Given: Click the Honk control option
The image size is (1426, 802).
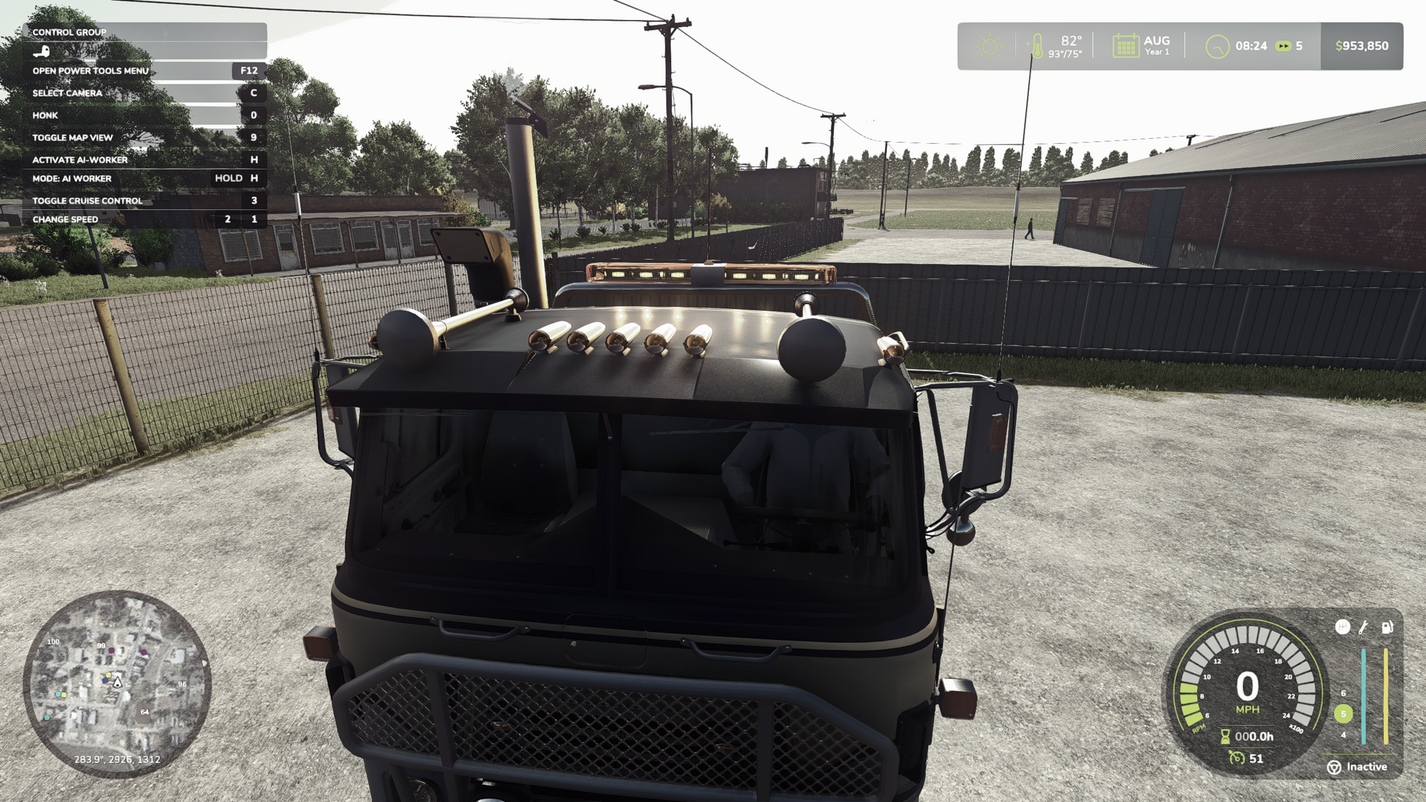Looking at the screenshot, I should pyautogui.click(x=45, y=115).
